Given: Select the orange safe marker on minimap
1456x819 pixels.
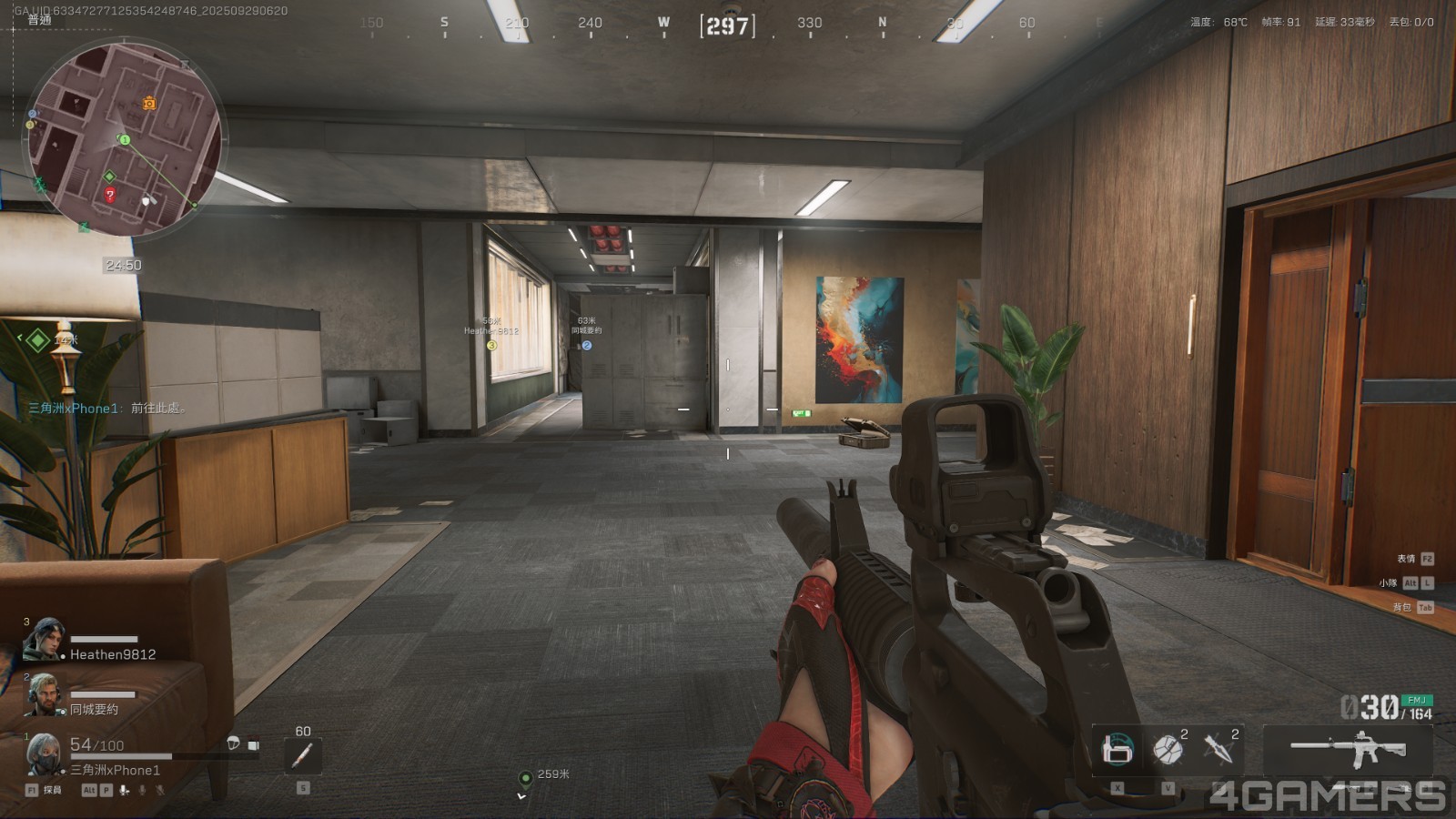Looking at the screenshot, I should click(149, 104).
